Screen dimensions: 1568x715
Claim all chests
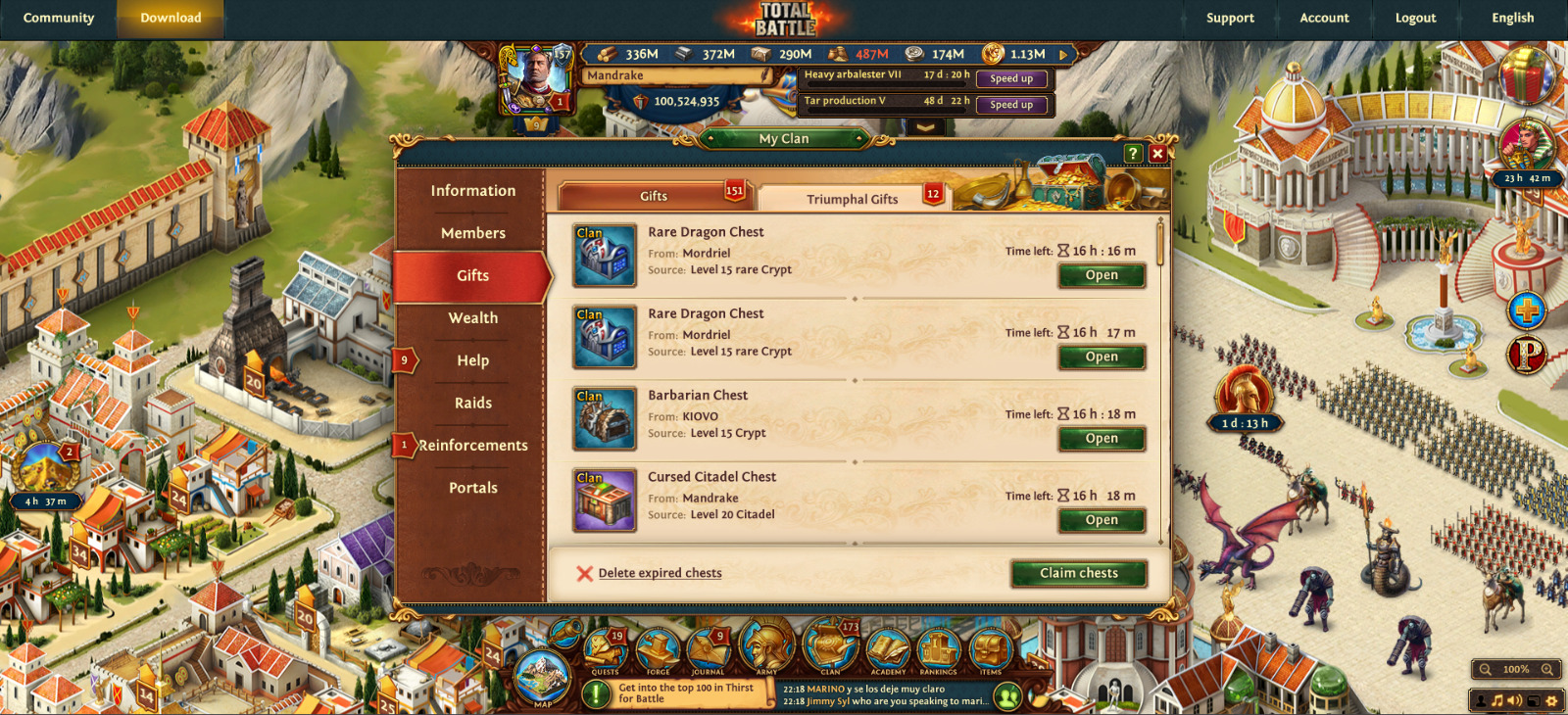tap(1078, 573)
